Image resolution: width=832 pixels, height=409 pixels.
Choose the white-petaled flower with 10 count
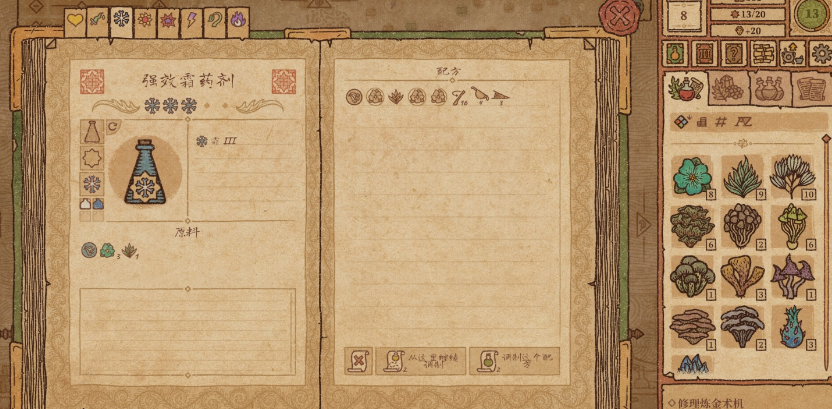tap(791, 176)
